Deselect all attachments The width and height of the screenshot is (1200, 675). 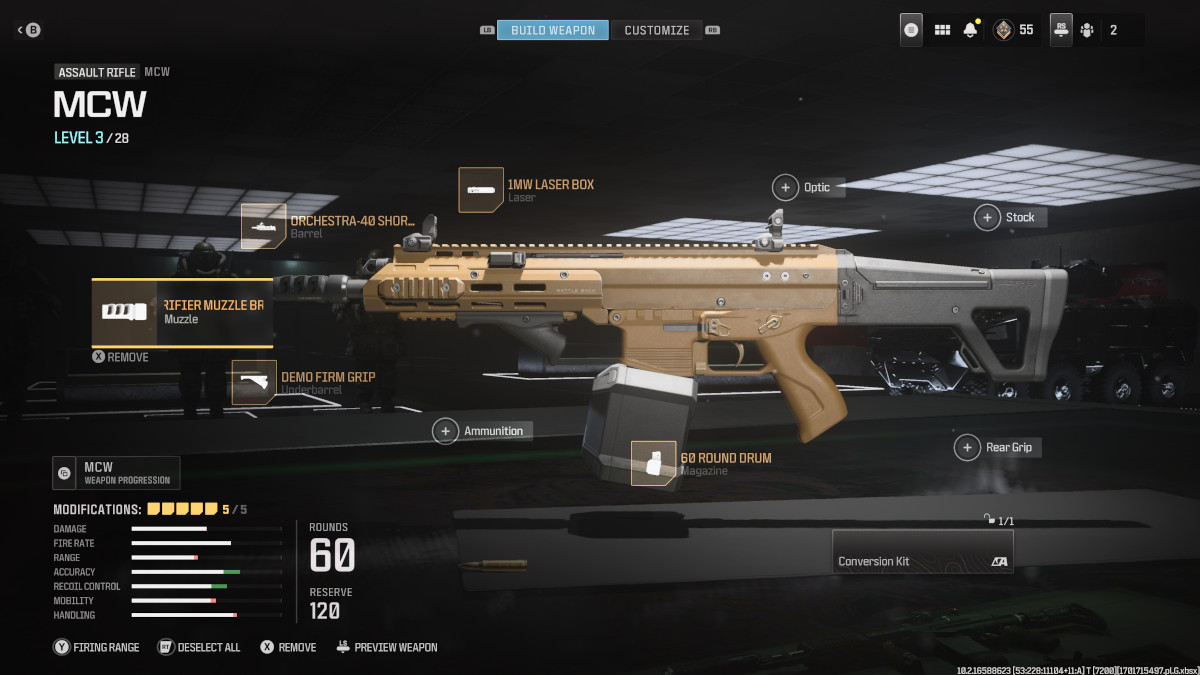[x=199, y=647]
